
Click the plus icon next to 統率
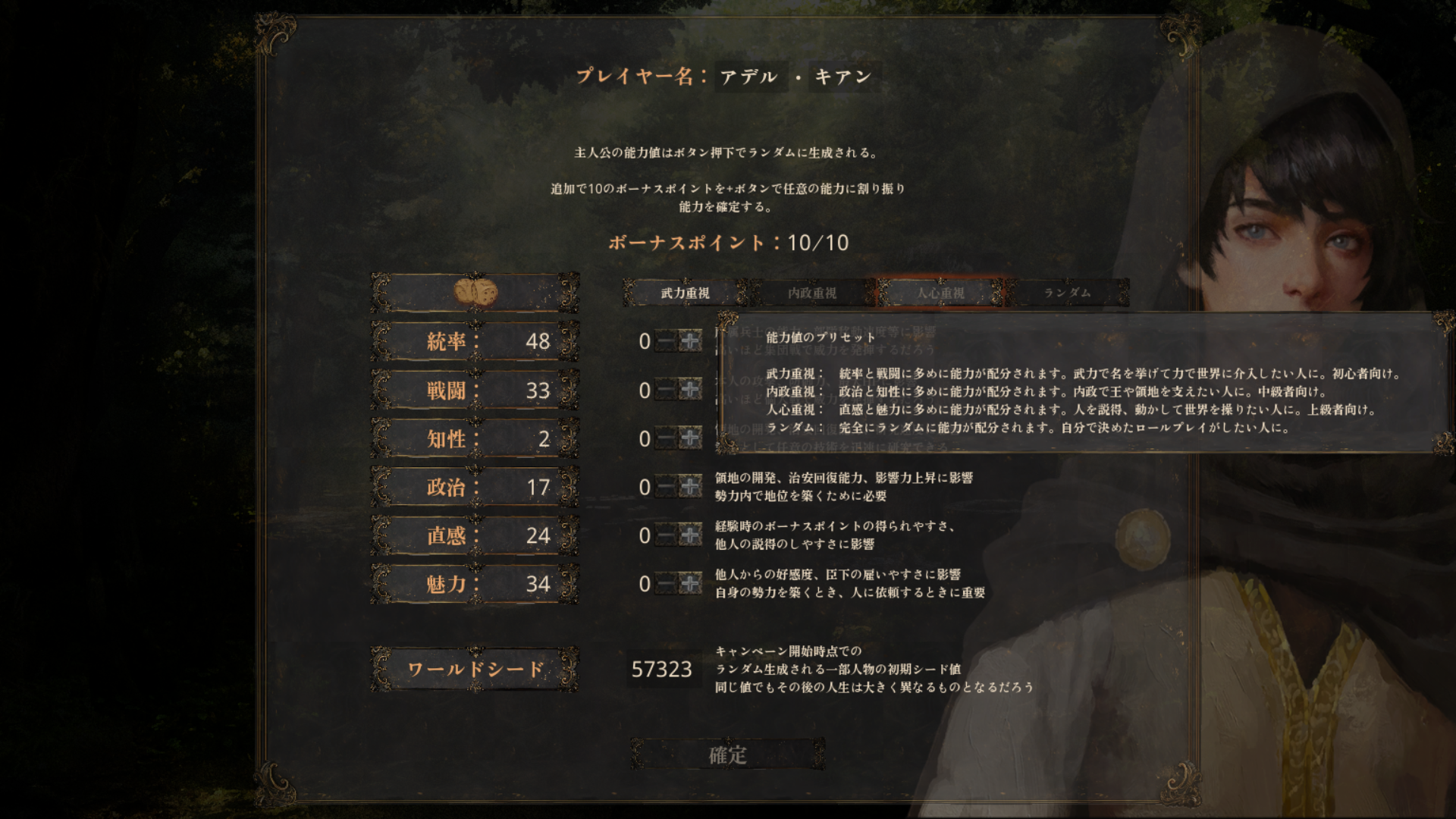(691, 342)
